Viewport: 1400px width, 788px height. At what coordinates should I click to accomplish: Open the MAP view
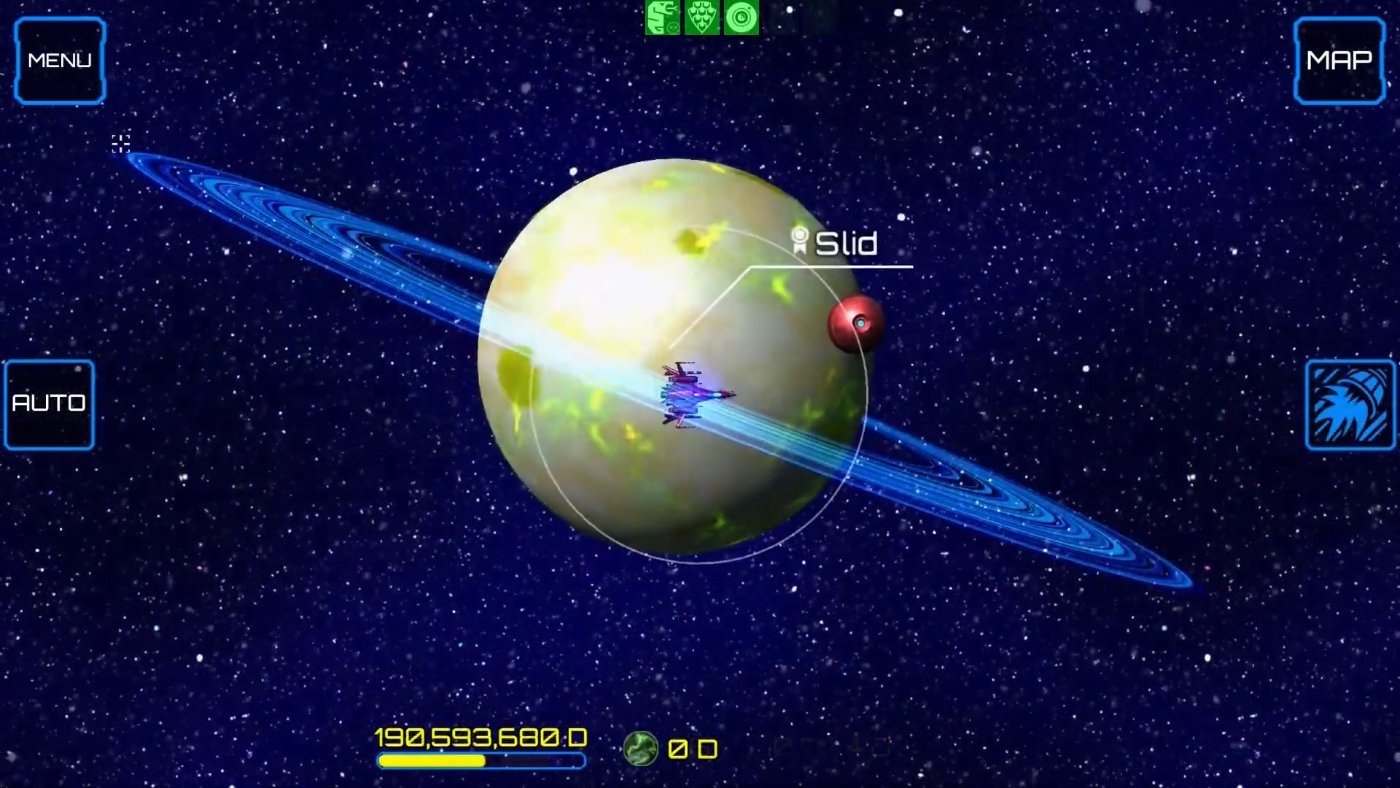(1338, 60)
